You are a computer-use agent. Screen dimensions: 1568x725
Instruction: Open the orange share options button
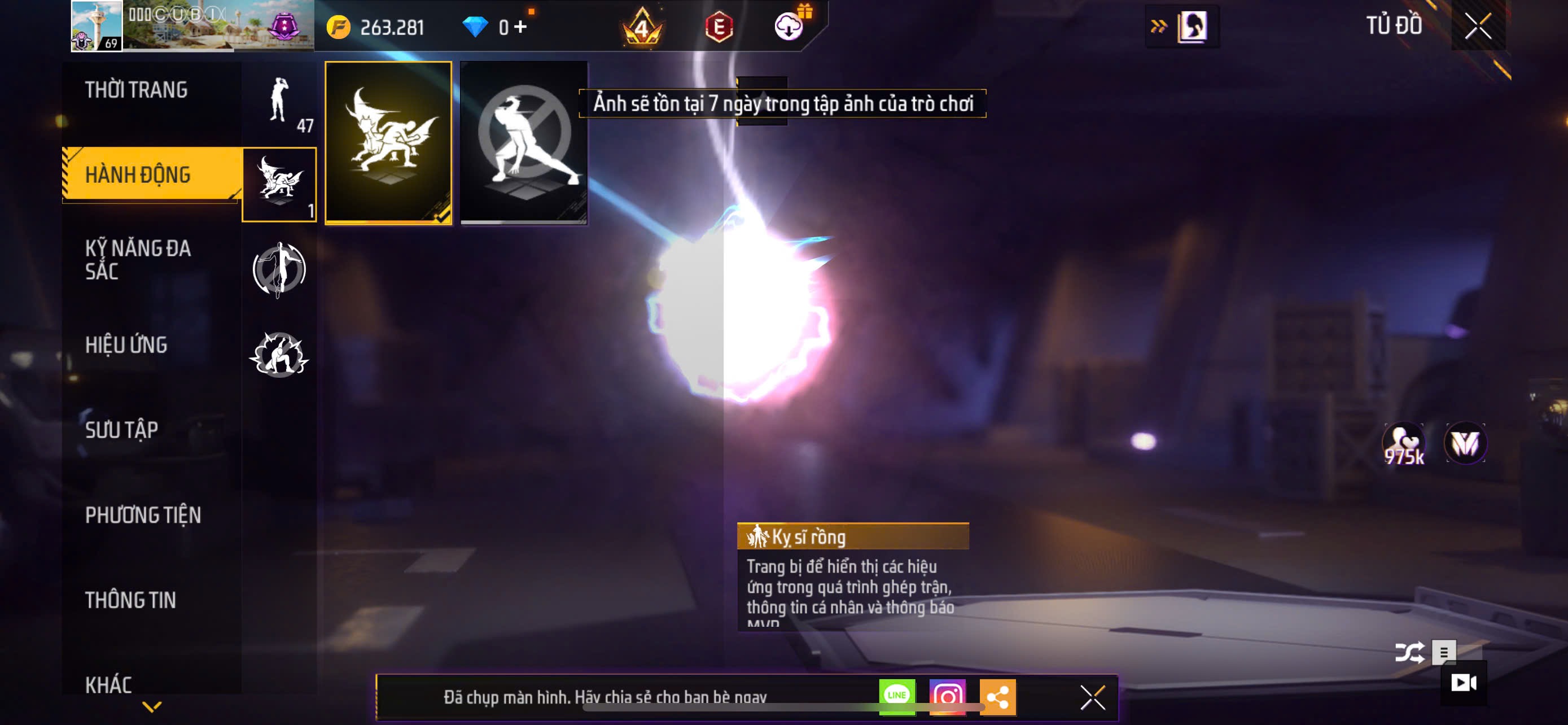(x=998, y=696)
